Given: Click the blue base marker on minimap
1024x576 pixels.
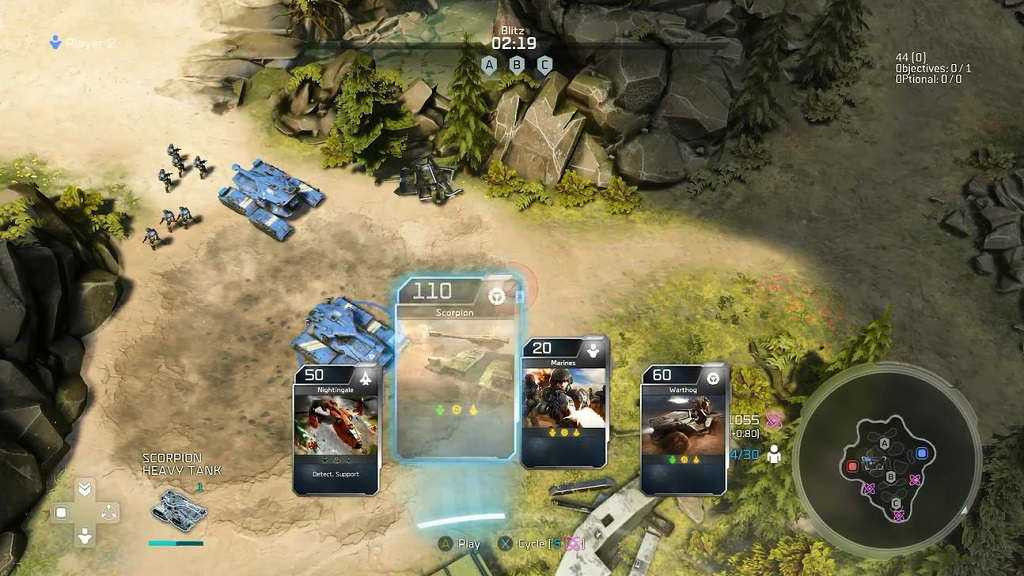Looking at the screenshot, I should (922, 453).
